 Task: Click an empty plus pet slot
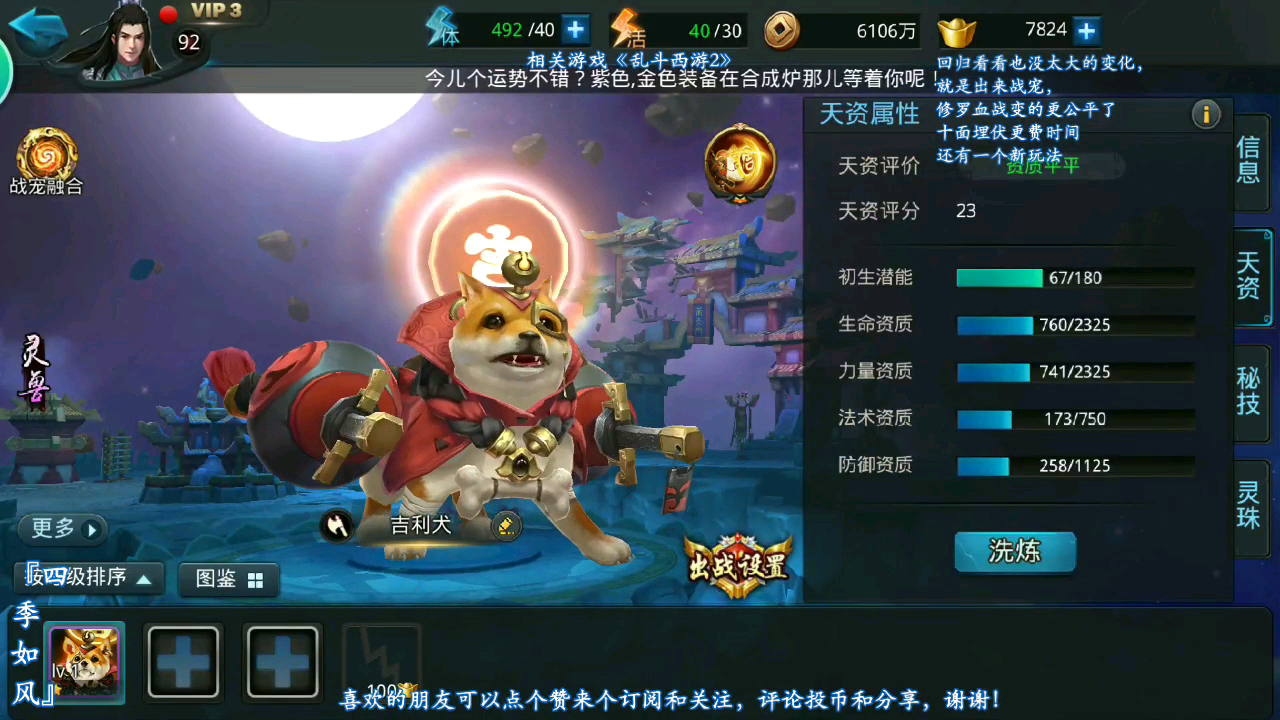pos(183,660)
